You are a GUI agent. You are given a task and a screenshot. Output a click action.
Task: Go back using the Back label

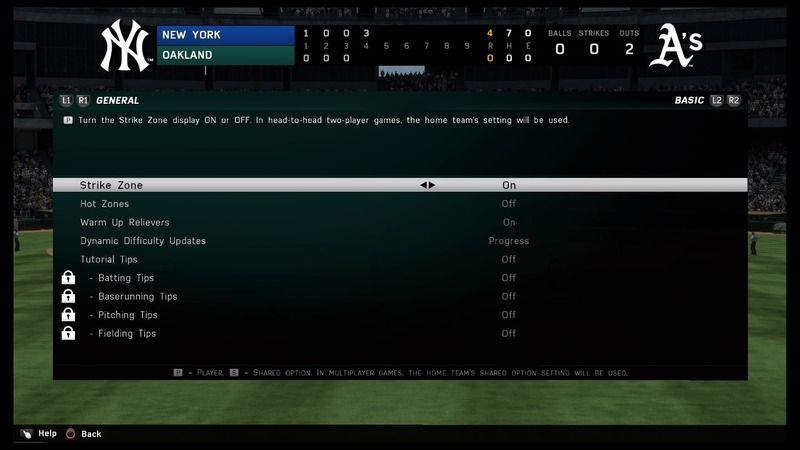pyautogui.click(x=91, y=434)
